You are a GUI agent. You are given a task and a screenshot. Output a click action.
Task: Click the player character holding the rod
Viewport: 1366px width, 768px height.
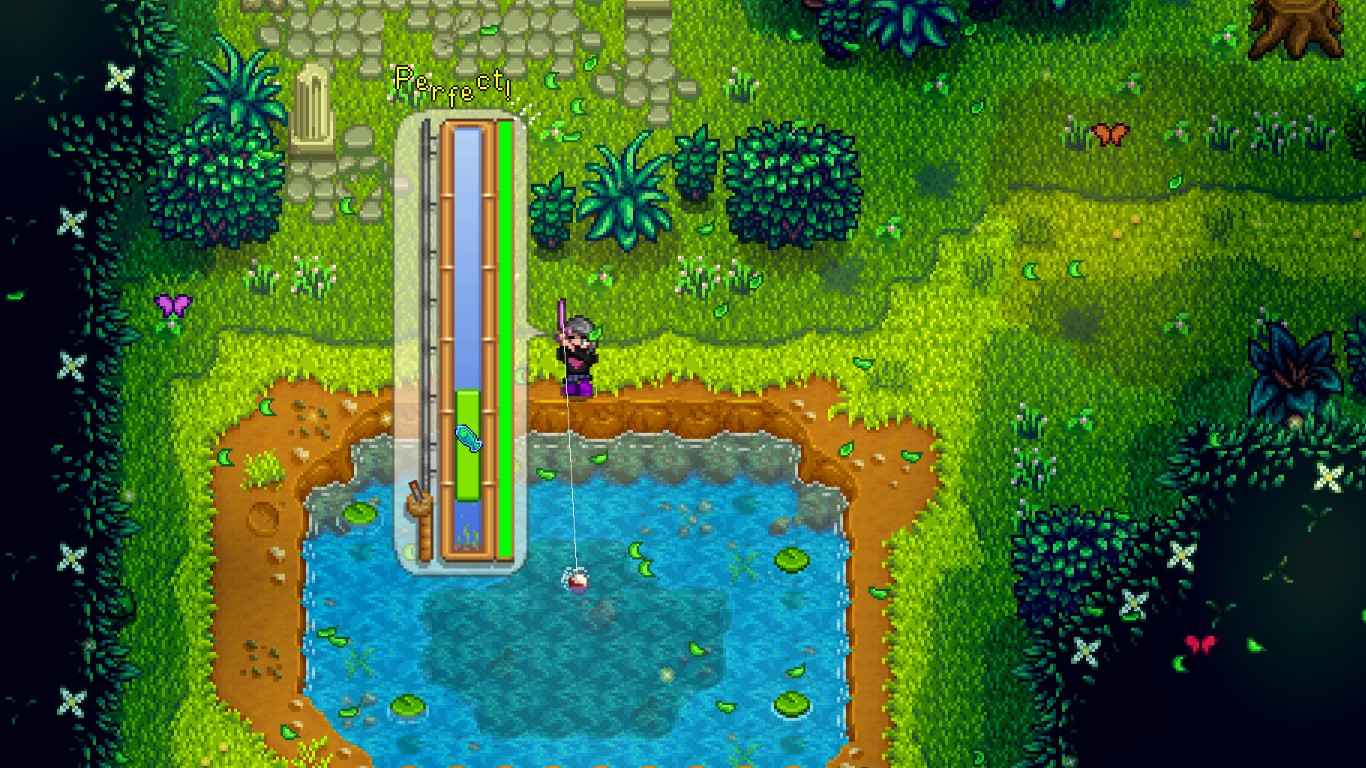coord(573,347)
